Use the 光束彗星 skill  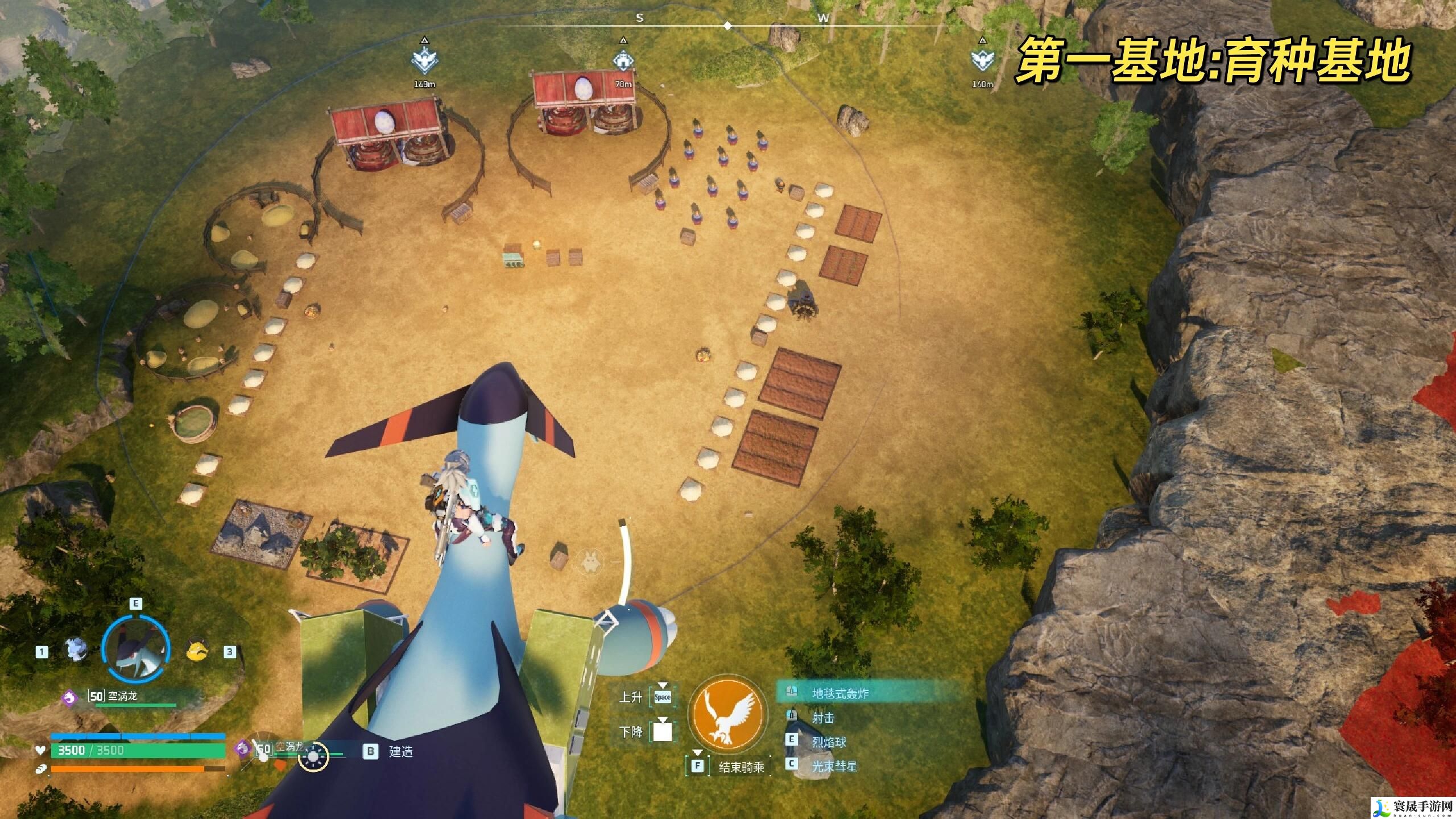click(834, 766)
